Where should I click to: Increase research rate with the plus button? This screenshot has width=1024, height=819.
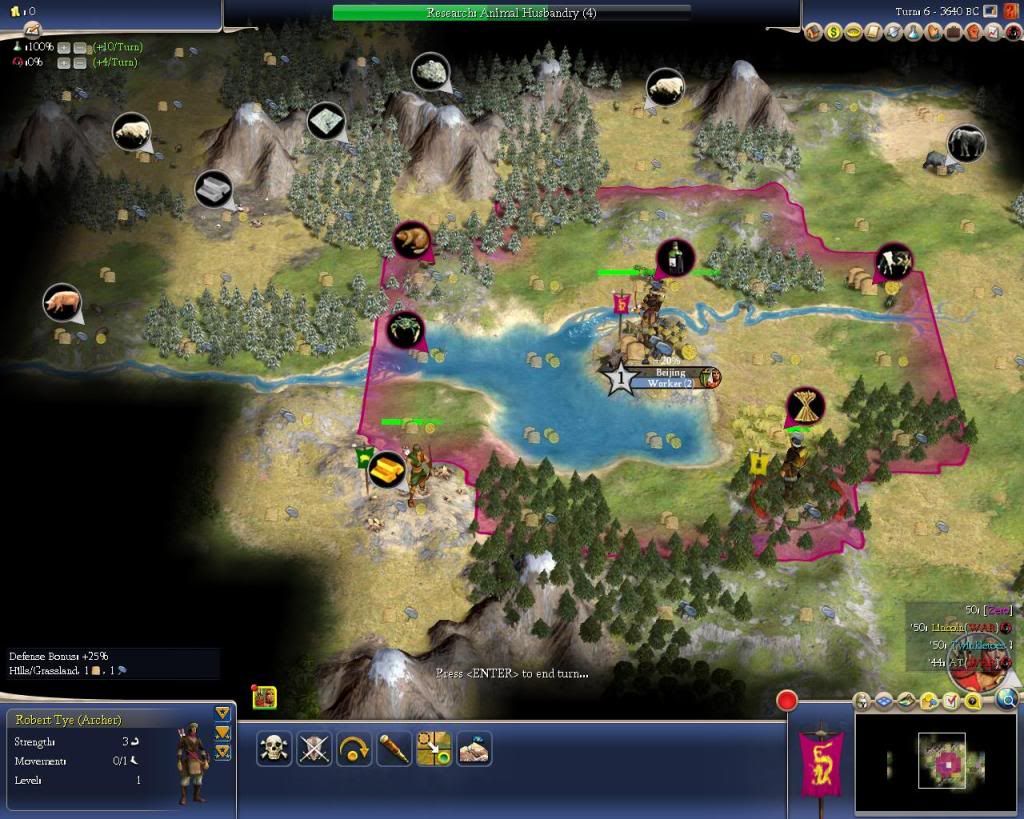coord(63,47)
